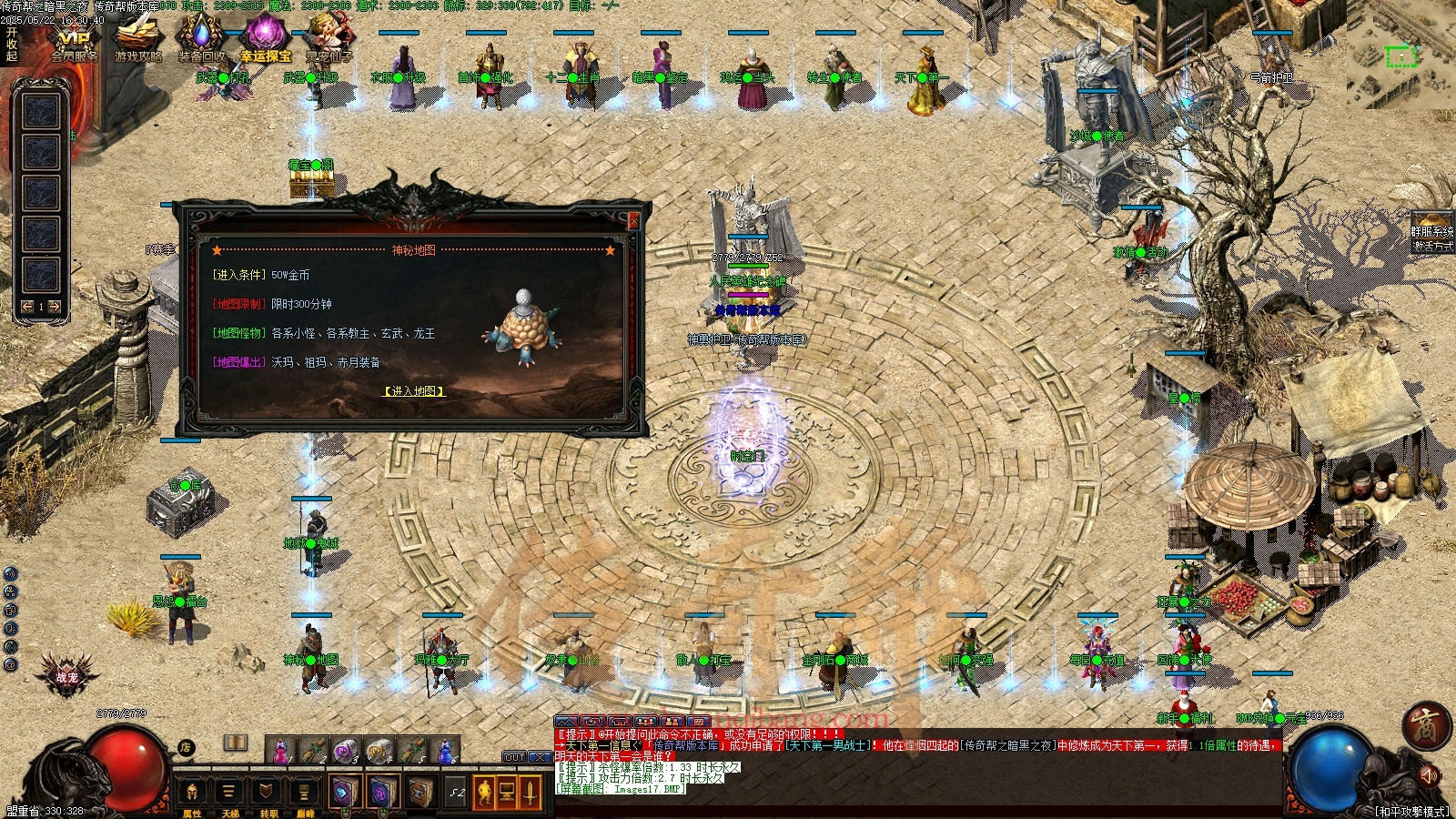Screen dimensions: 1456x819
Task: Close the 神秘地图 dialog window
Action: pyautogui.click(x=634, y=220)
